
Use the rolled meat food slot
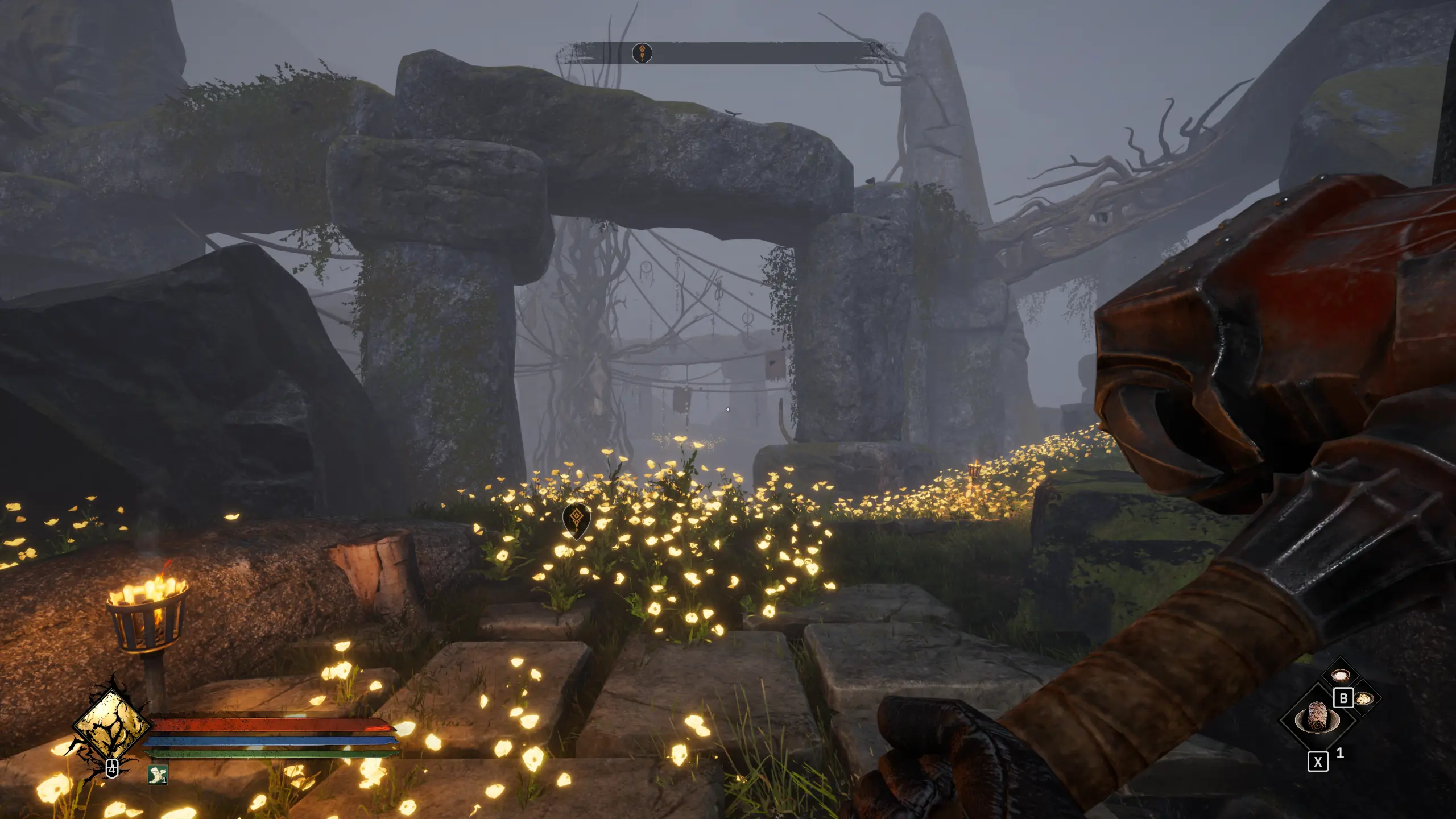(1317, 717)
